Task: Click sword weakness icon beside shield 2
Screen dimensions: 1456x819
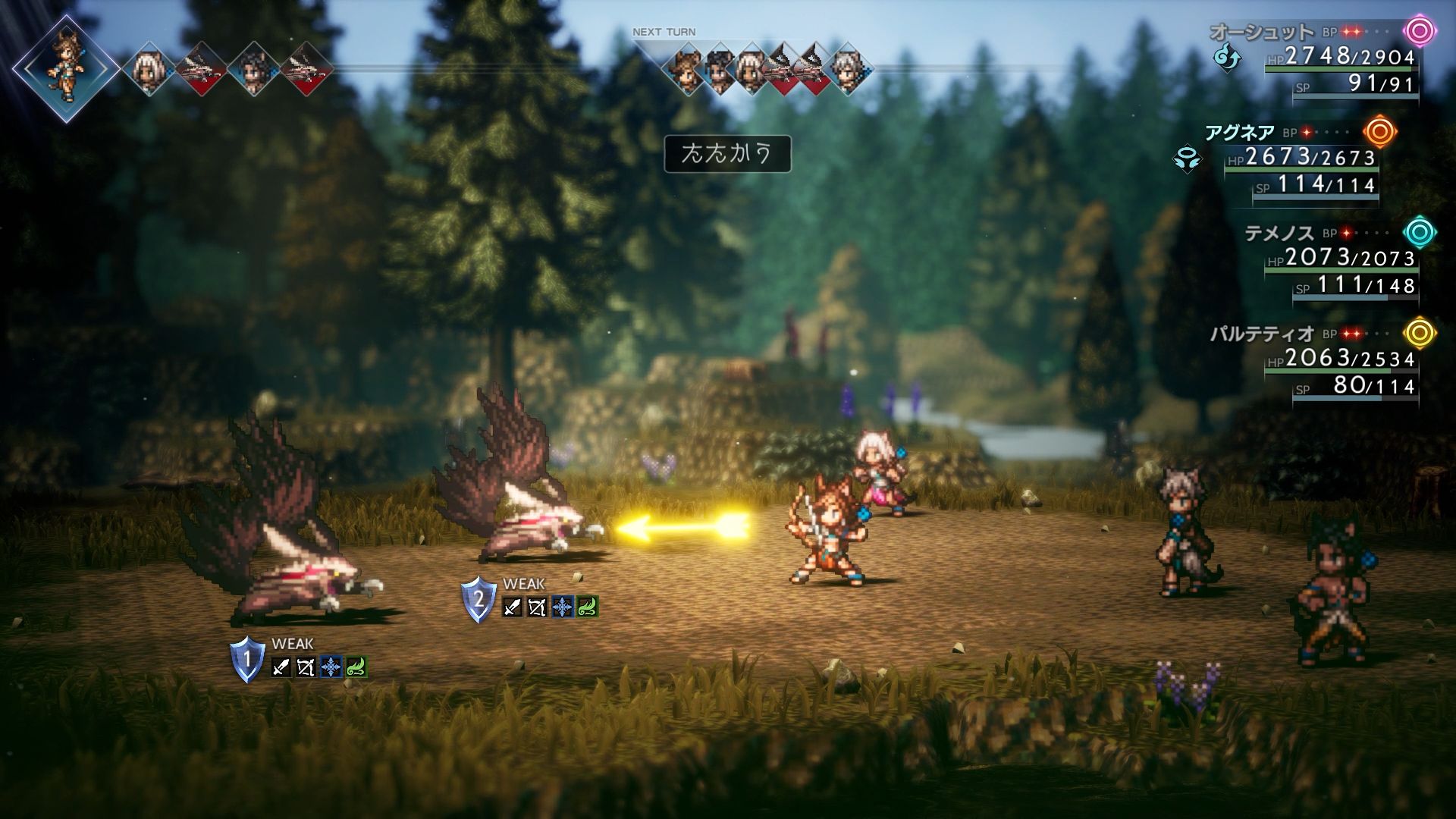Action: point(513,607)
